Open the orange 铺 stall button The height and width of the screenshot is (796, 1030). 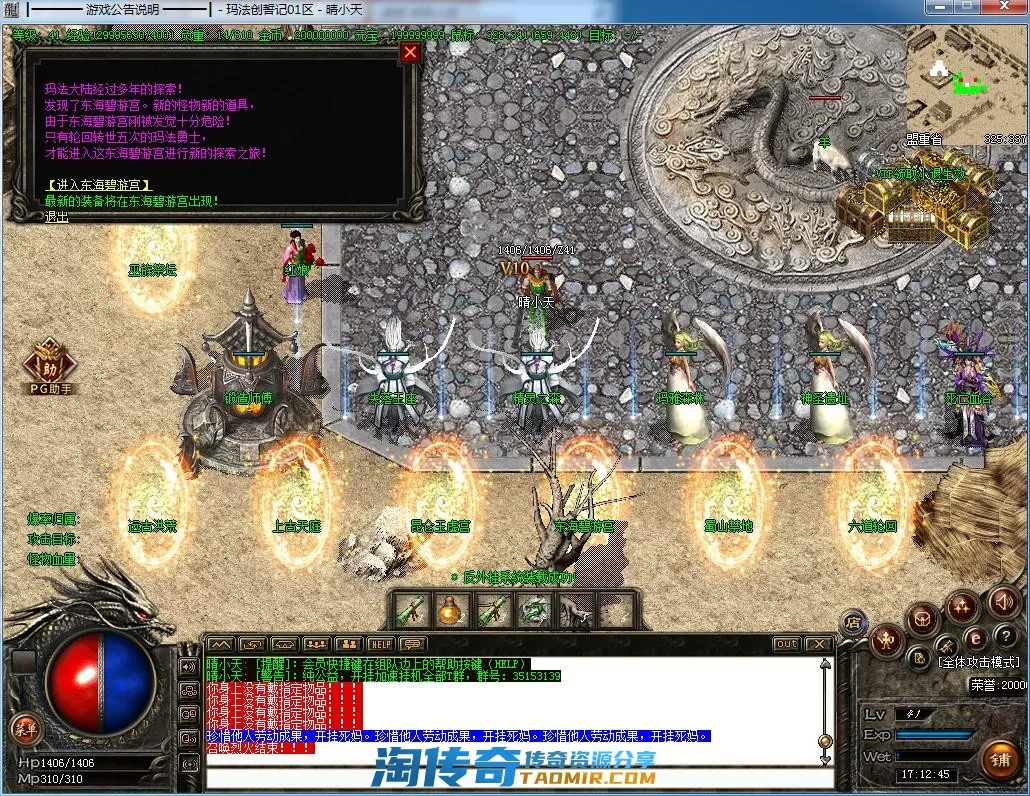click(x=998, y=759)
